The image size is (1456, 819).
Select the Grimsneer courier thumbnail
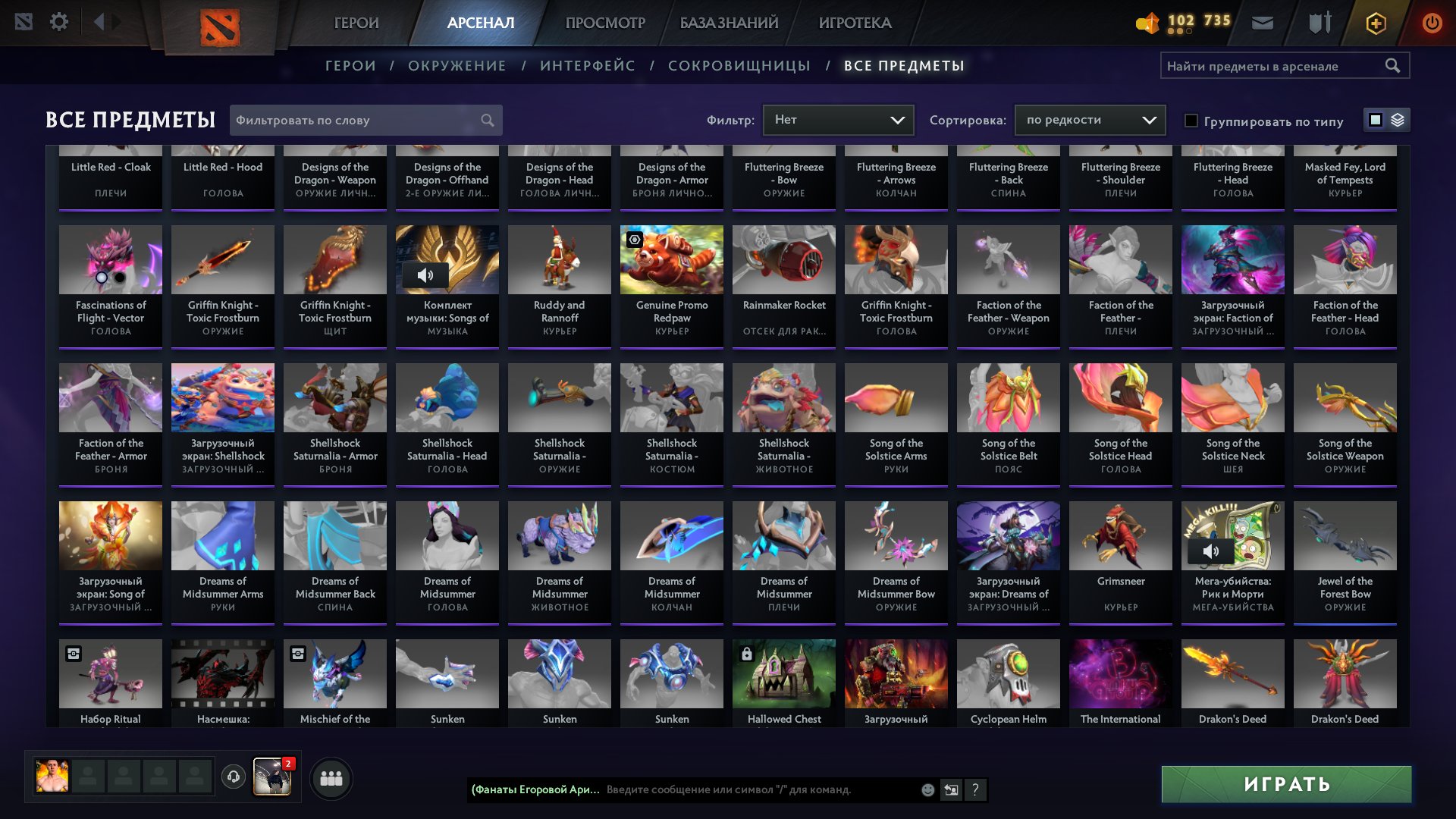coord(1120,535)
